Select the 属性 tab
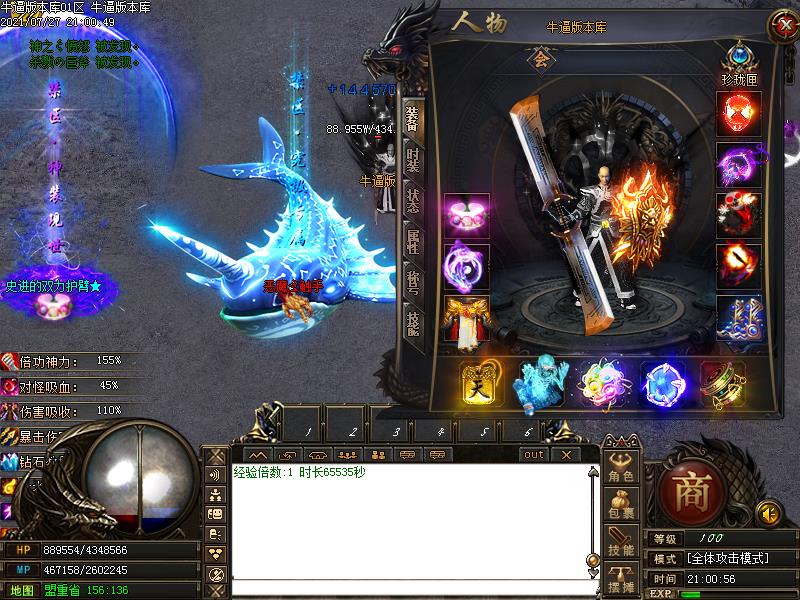 click(412, 240)
